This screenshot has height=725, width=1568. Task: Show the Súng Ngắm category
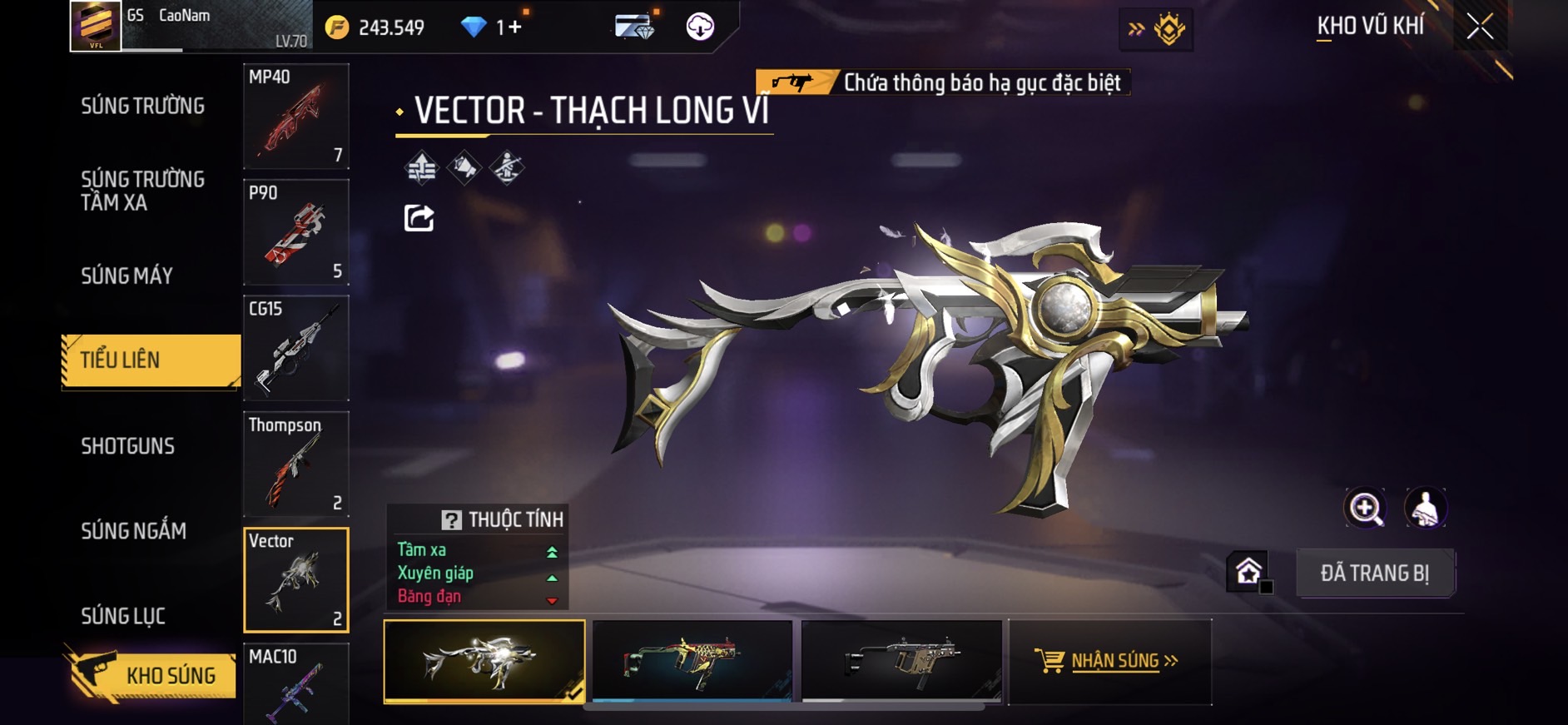(133, 531)
